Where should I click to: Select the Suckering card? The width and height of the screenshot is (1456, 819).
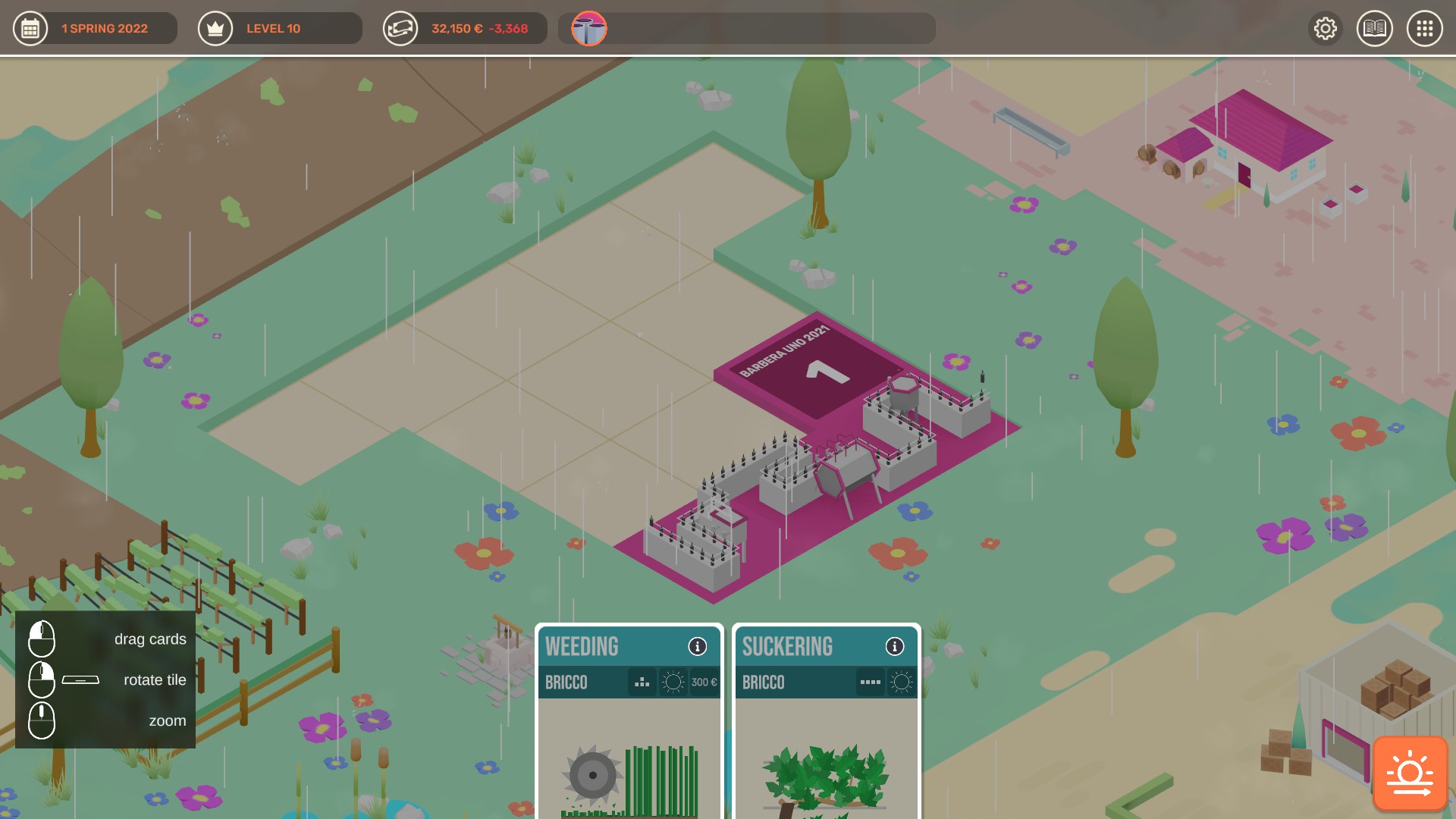coord(826,743)
